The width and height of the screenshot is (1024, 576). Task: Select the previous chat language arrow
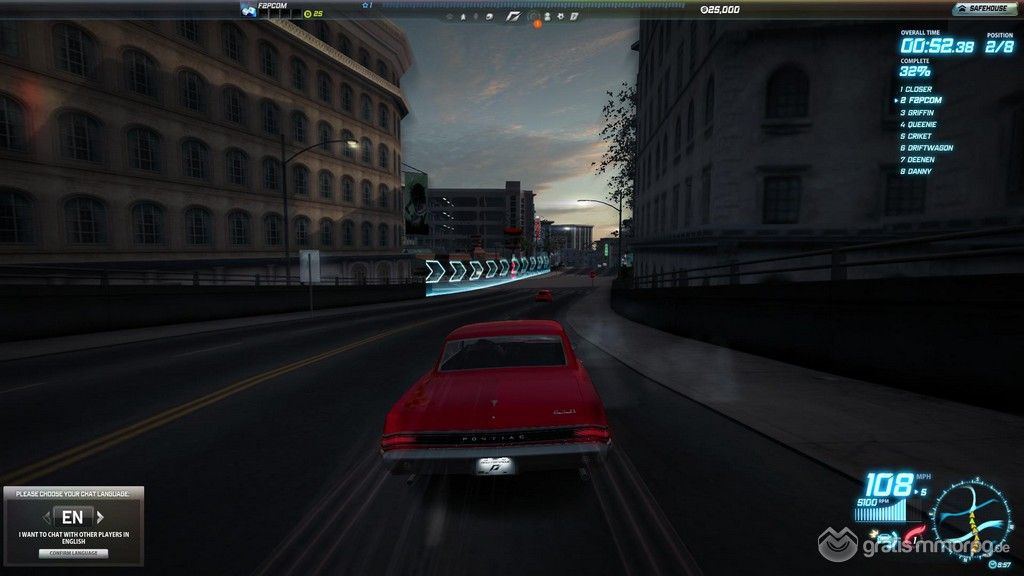[x=45, y=518]
